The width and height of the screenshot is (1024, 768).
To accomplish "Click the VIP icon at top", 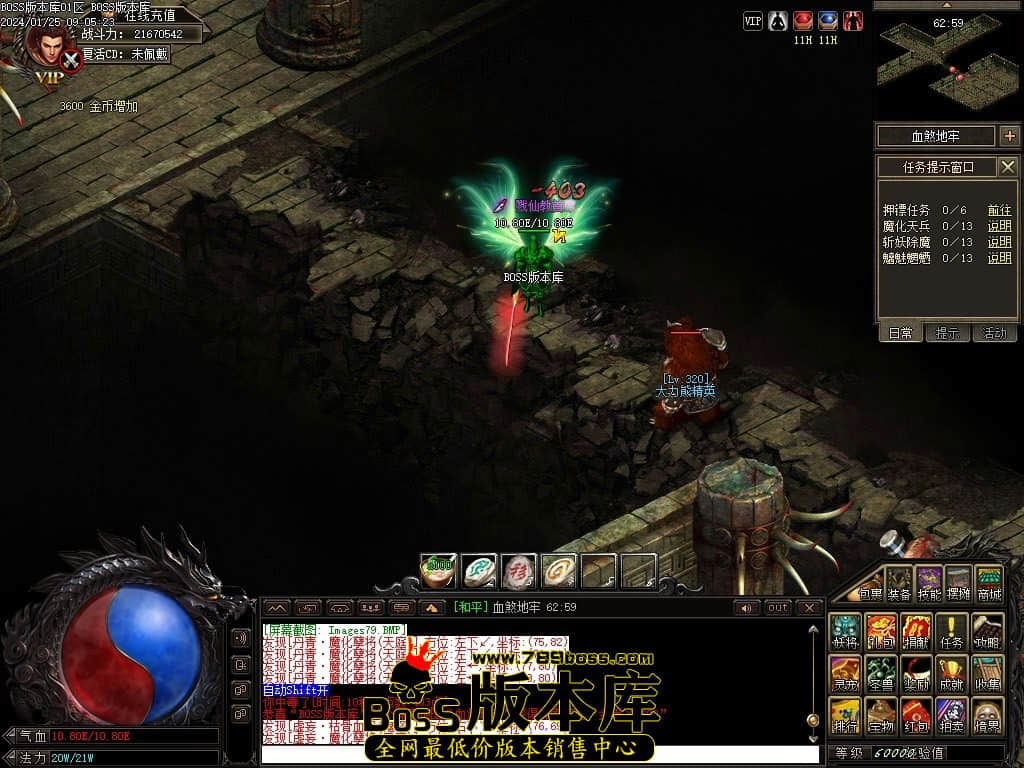I will tap(753, 21).
